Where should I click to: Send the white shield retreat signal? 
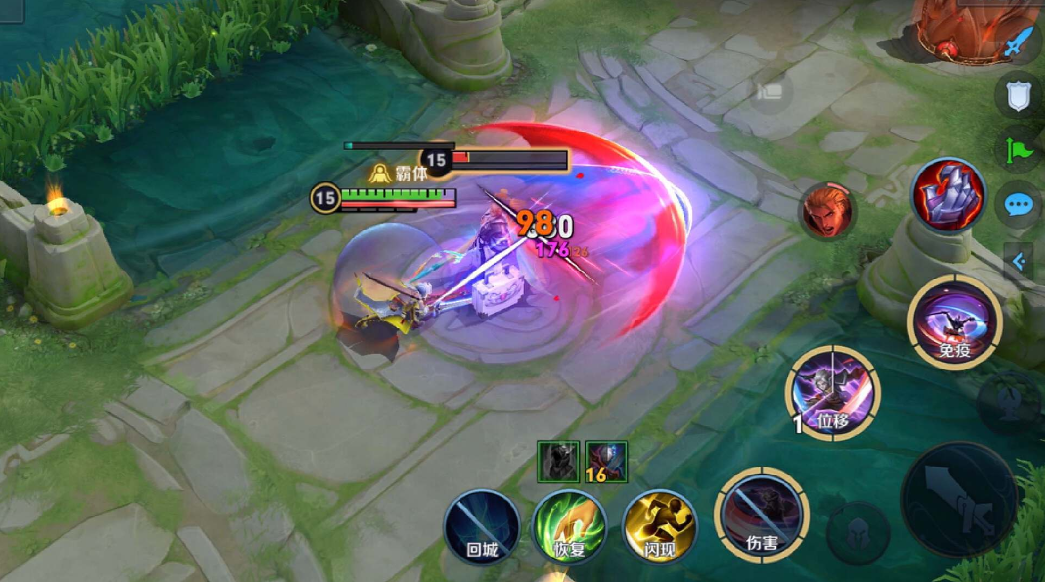click(1018, 96)
